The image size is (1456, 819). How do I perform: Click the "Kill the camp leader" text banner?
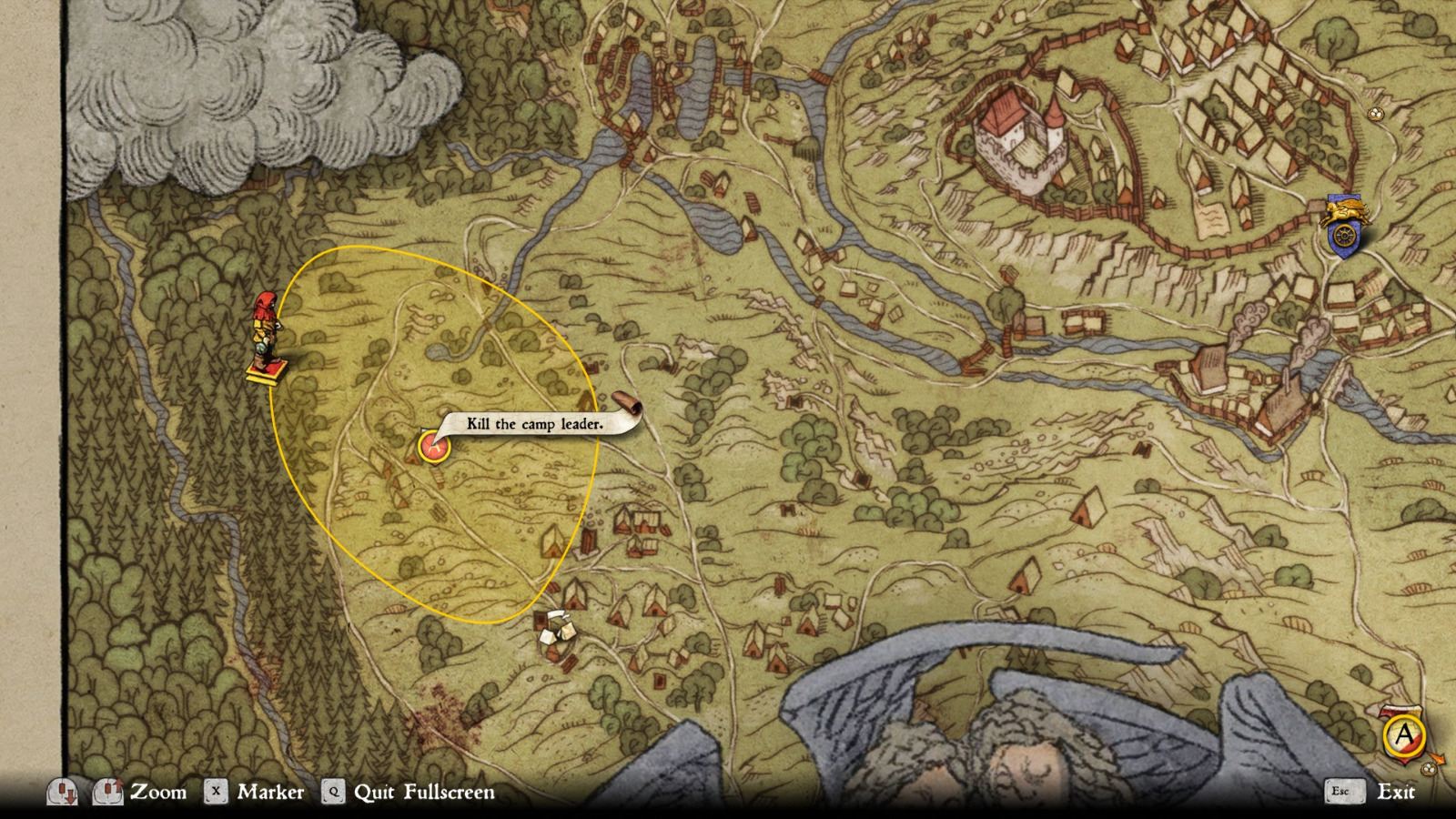[x=534, y=423]
